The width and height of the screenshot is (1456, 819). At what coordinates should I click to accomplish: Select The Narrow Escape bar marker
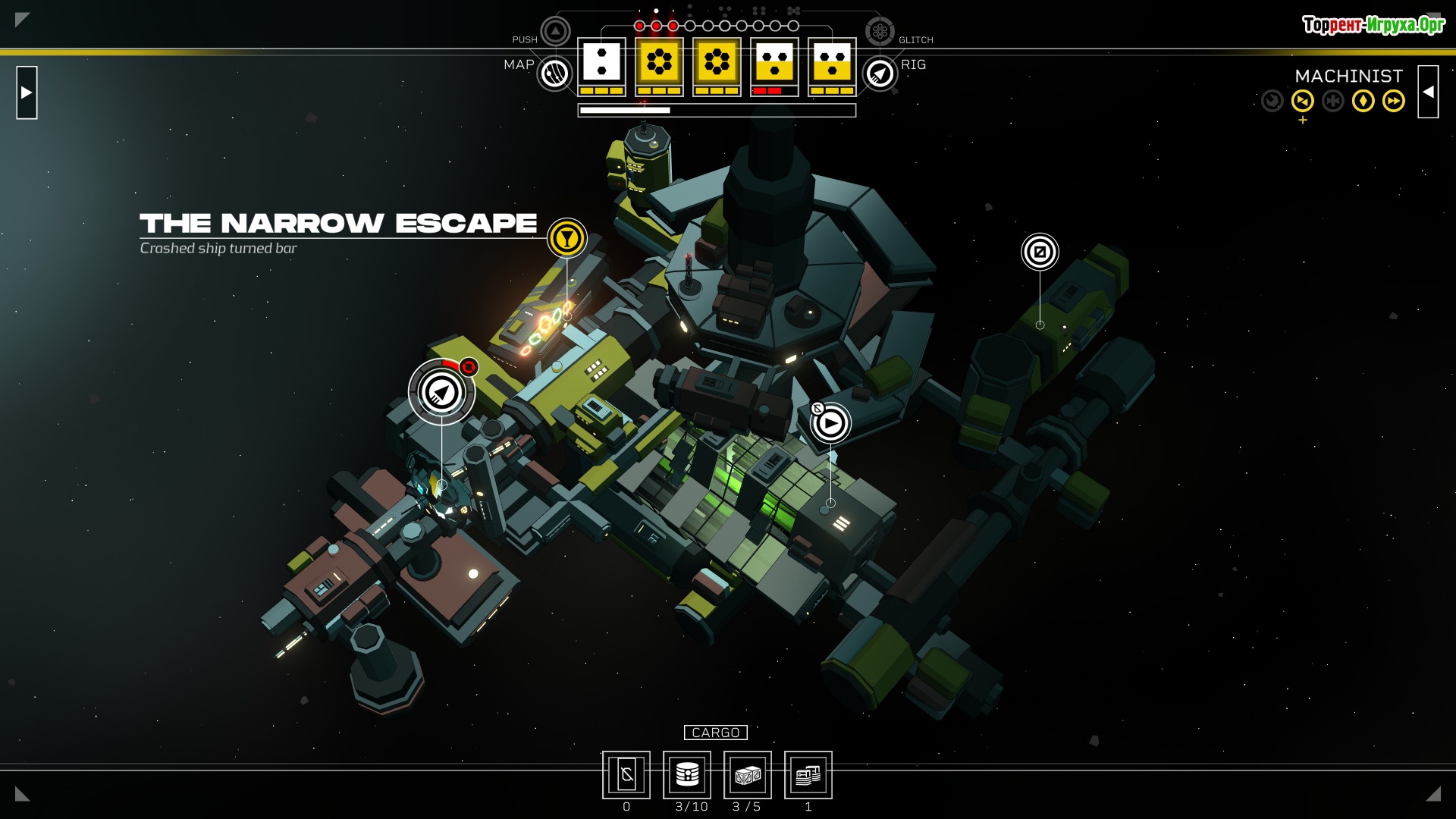(x=566, y=239)
